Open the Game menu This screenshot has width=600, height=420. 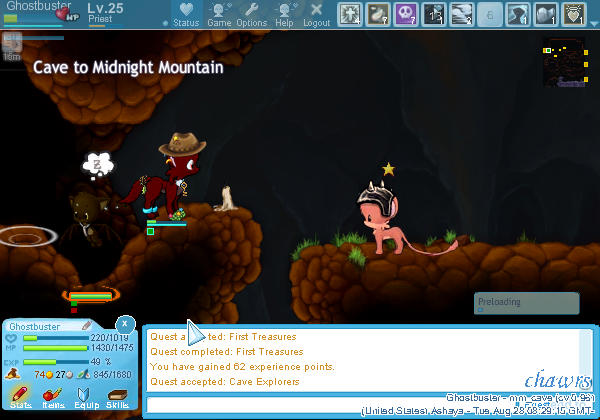pos(219,14)
